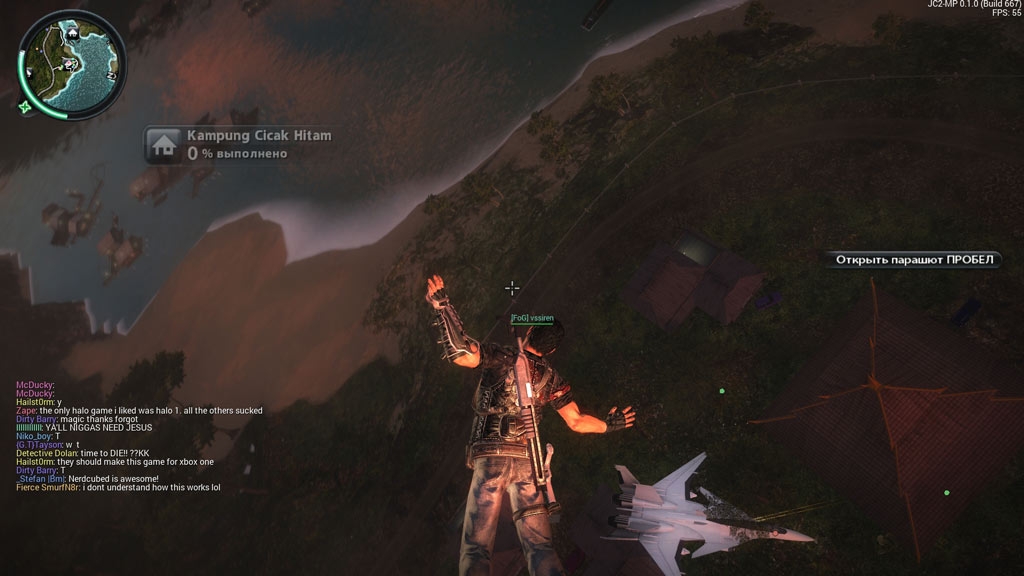The image size is (1024, 576).
Task: Click the [FoG] vssiren player nametag
Action: point(531,318)
